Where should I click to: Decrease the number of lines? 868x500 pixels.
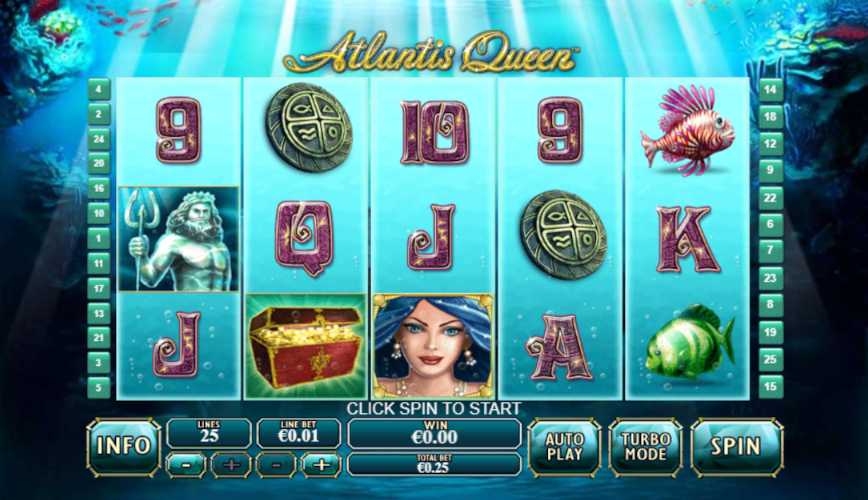click(187, 464)
